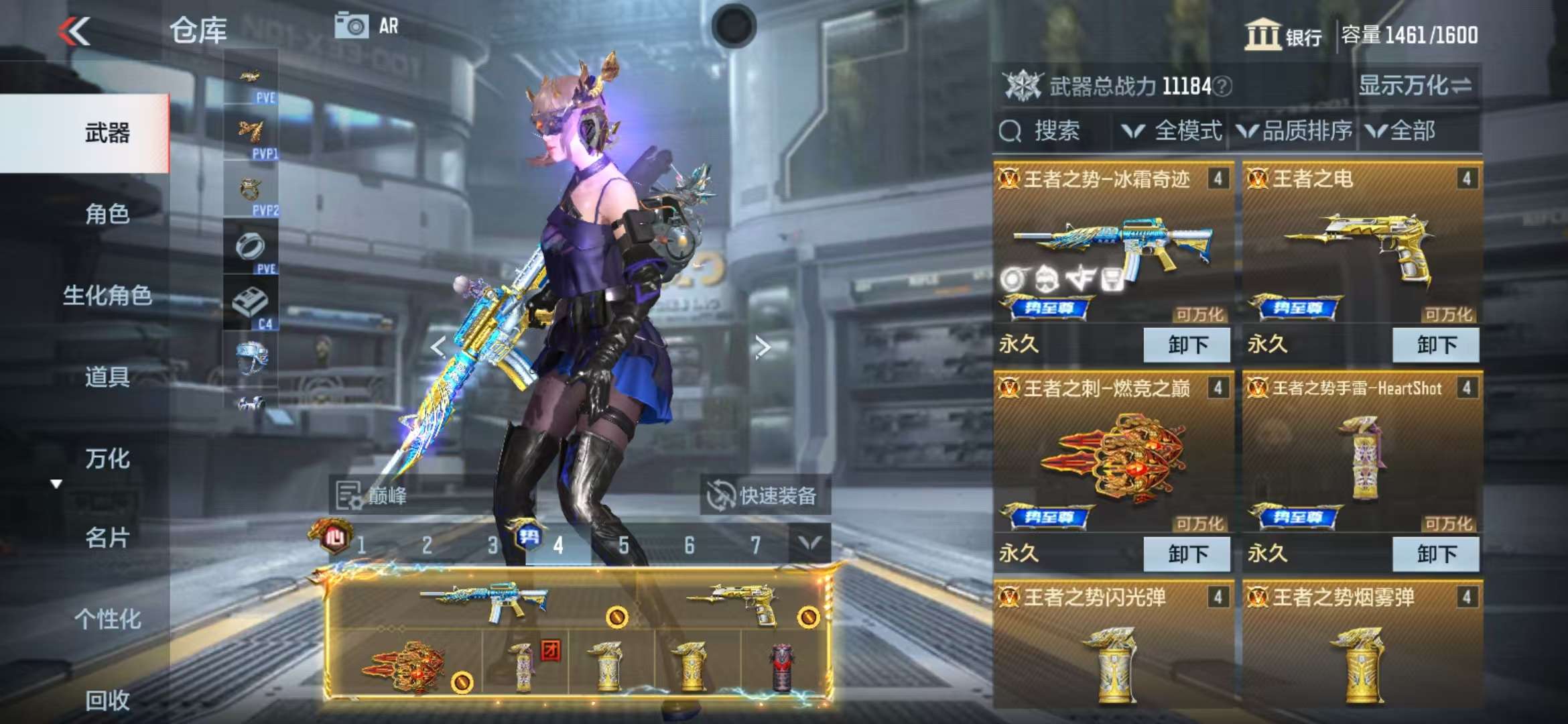Viewport: 1568px width, 724px height.
Task: Toggle 显示万化 display
Action: pyautogui.click(x=1414, y=86)
